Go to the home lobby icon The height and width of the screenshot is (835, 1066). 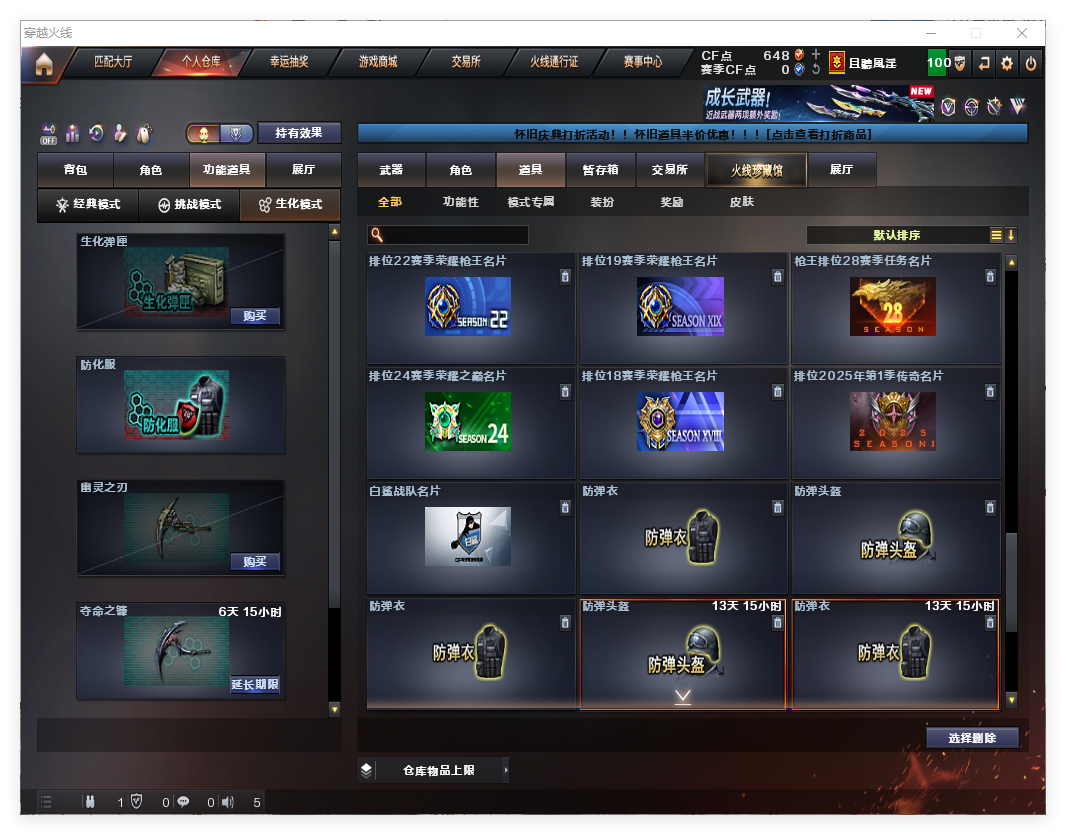pos(43,65)
